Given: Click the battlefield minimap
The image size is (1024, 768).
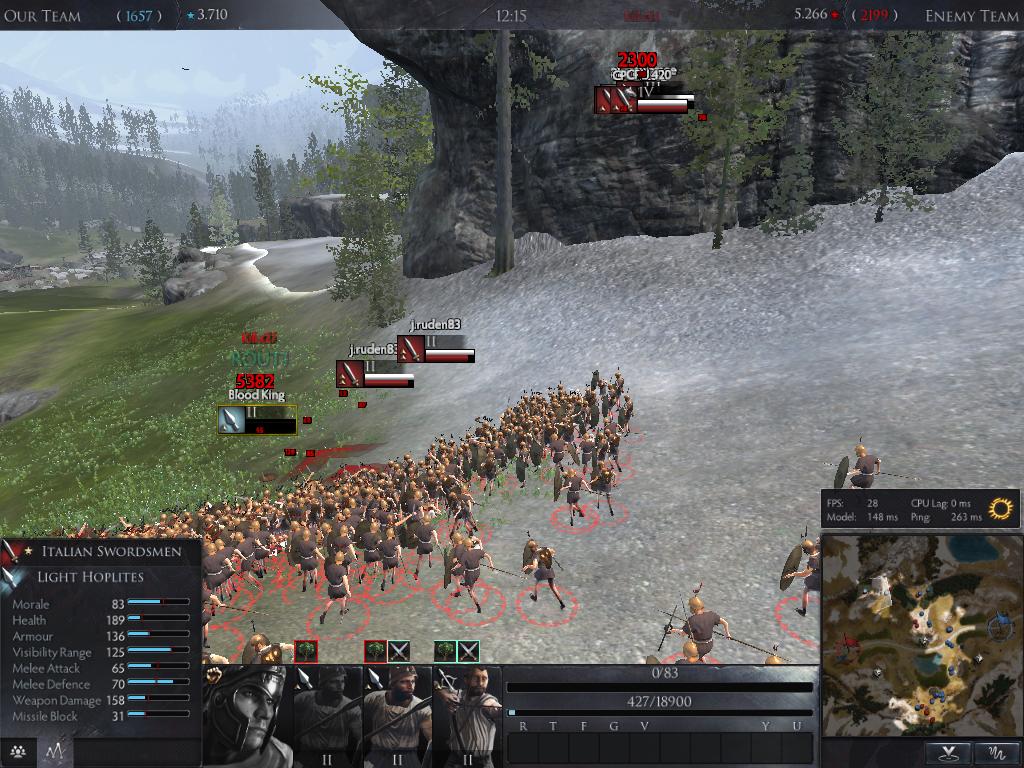Looking at the screenshot, I should tap(920, 635).
